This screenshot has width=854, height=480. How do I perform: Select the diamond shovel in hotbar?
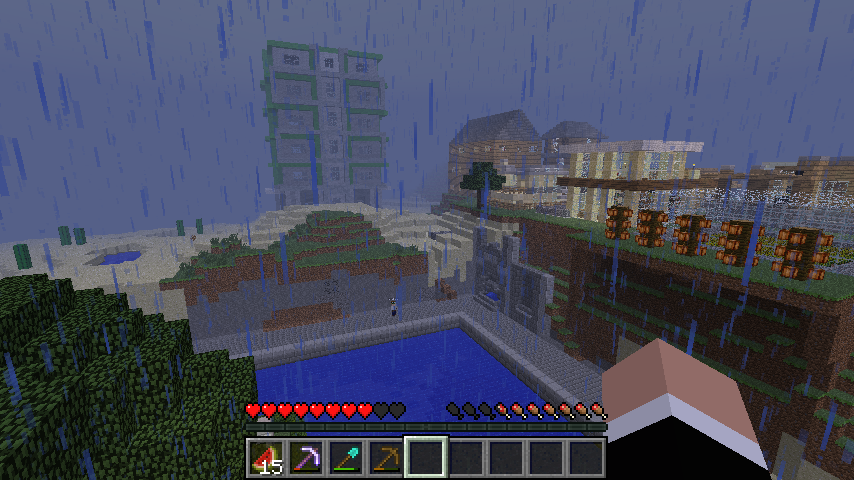tap(345, 457)
